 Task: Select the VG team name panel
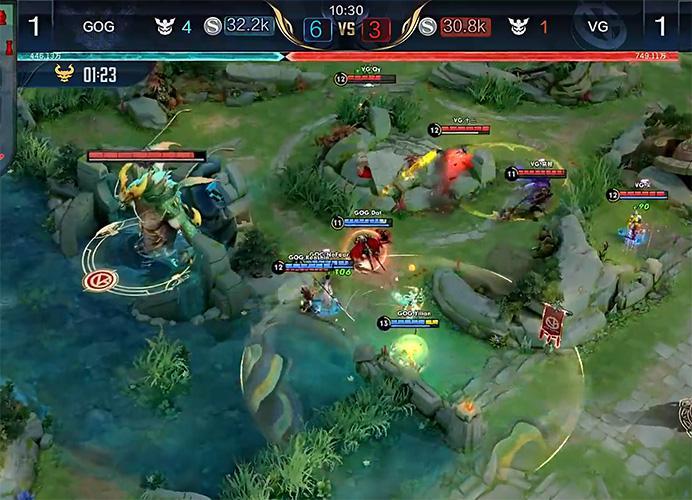coord(598,27)
